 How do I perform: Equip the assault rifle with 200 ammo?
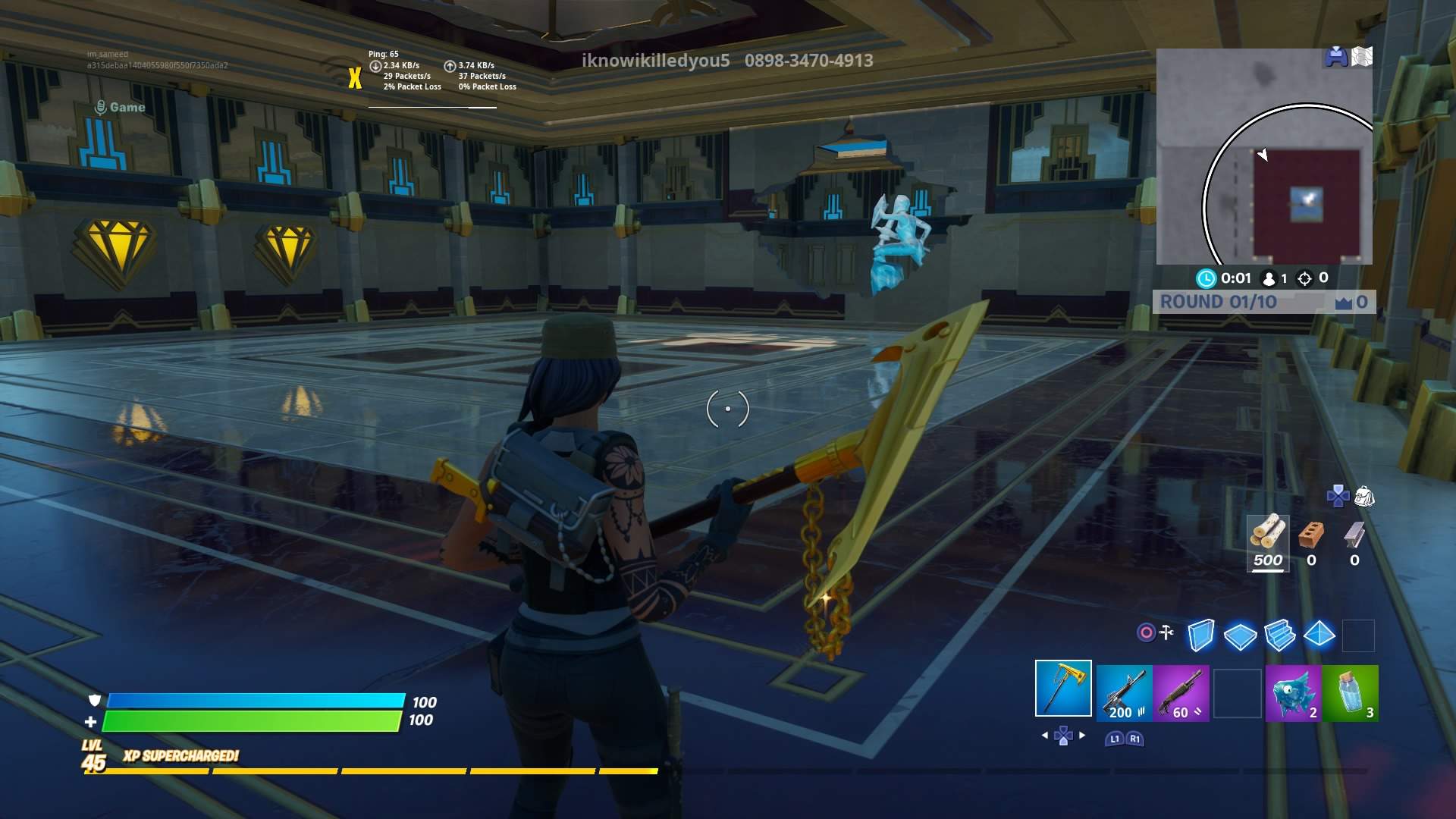pos(1124,692)
